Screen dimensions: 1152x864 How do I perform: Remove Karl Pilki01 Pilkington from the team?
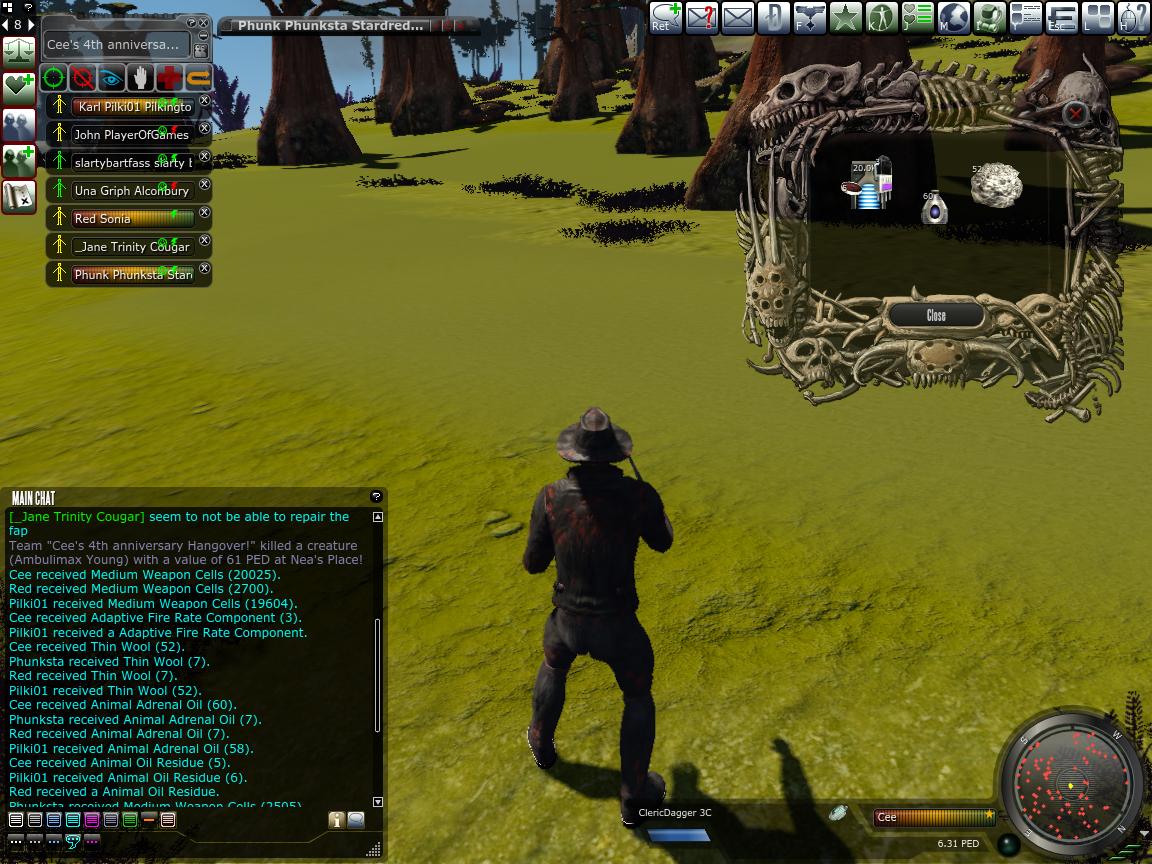coord(205,101)
